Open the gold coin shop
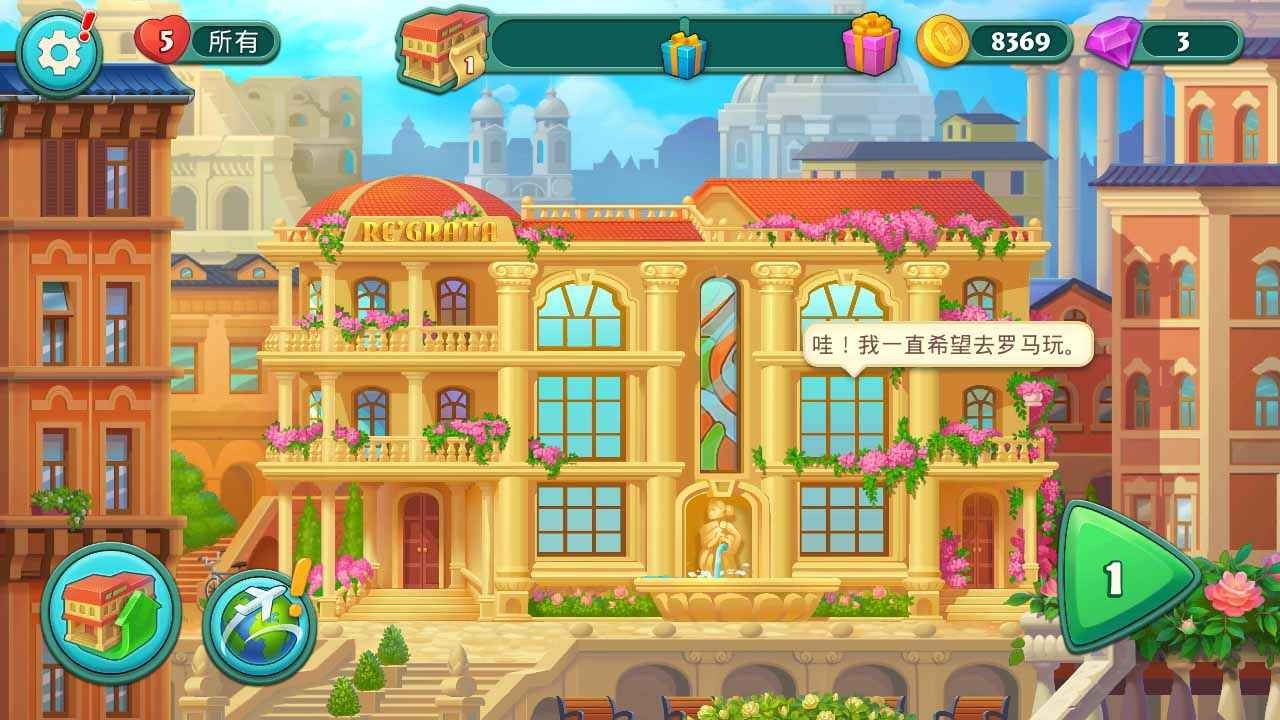This screenshot has width=1280, height=720. pos(943,42)
